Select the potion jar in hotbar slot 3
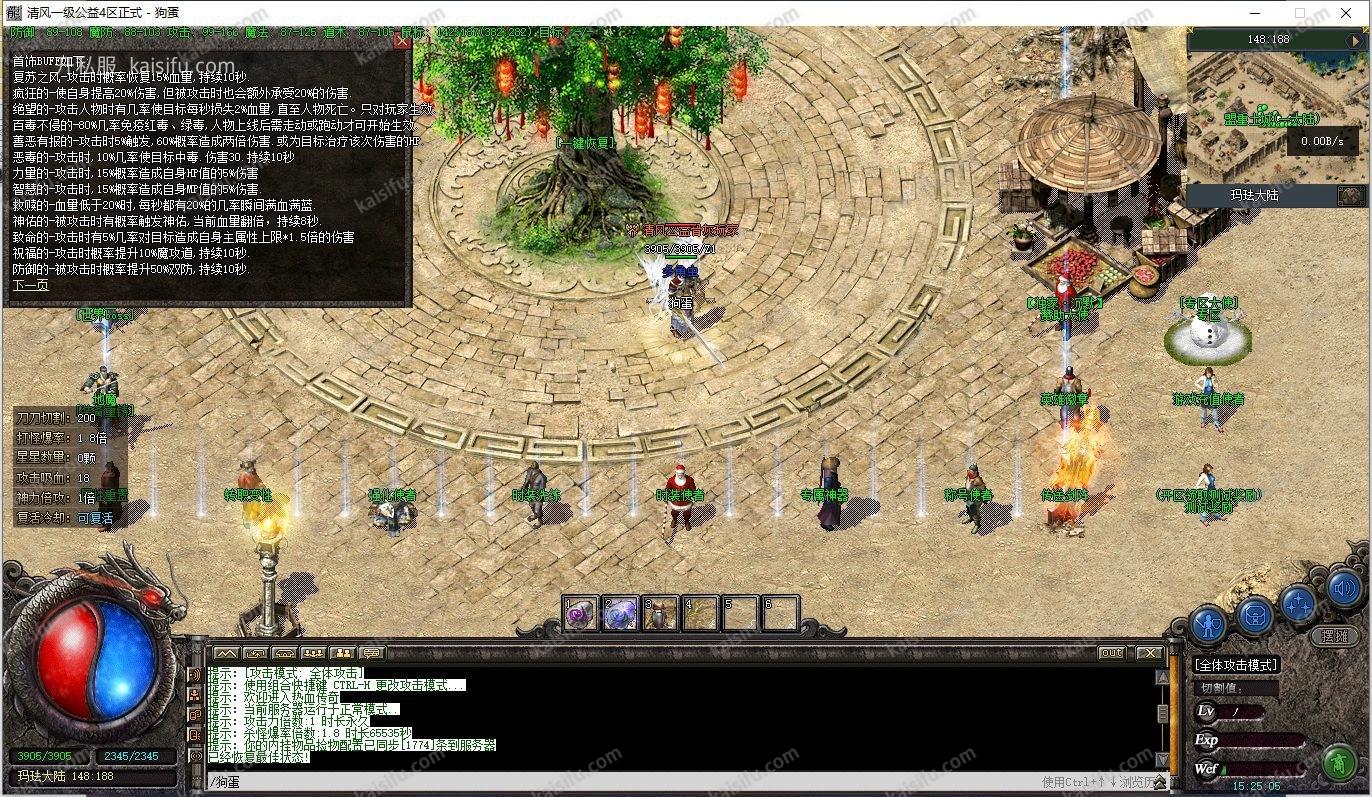 (660, 613)
